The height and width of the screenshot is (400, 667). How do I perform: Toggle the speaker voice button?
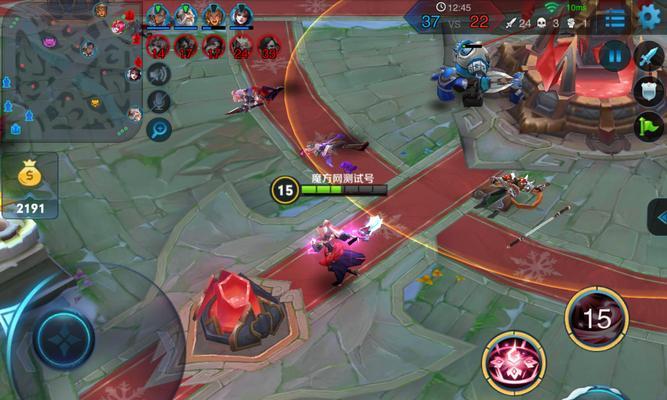pyautogui.click(x=159, y=73)
